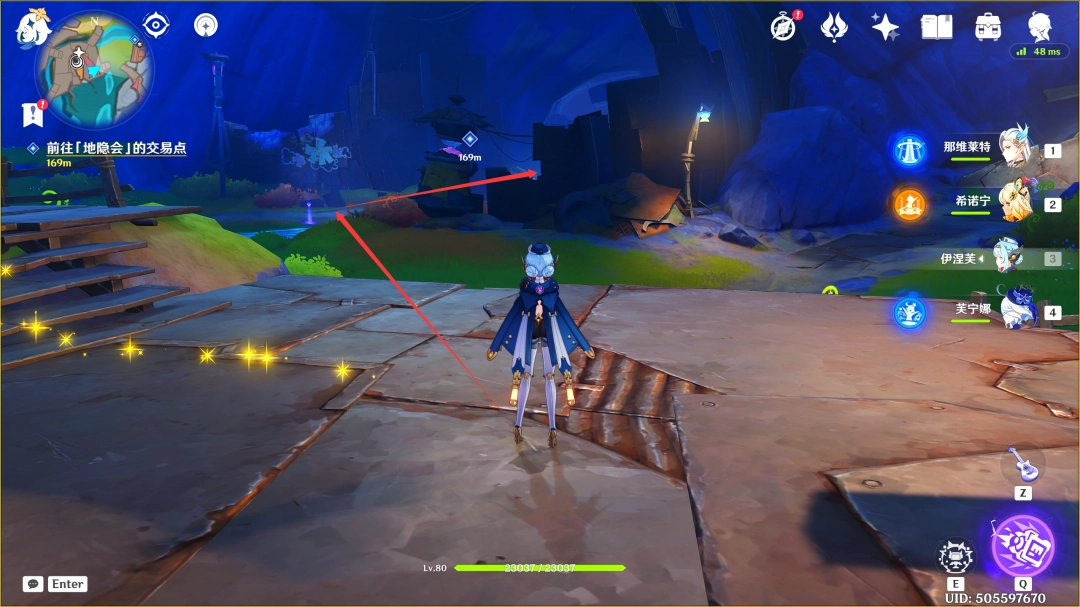The image size is (1080, 607).
Task: Open the character profile head icon
Action: pos(1040,25)
